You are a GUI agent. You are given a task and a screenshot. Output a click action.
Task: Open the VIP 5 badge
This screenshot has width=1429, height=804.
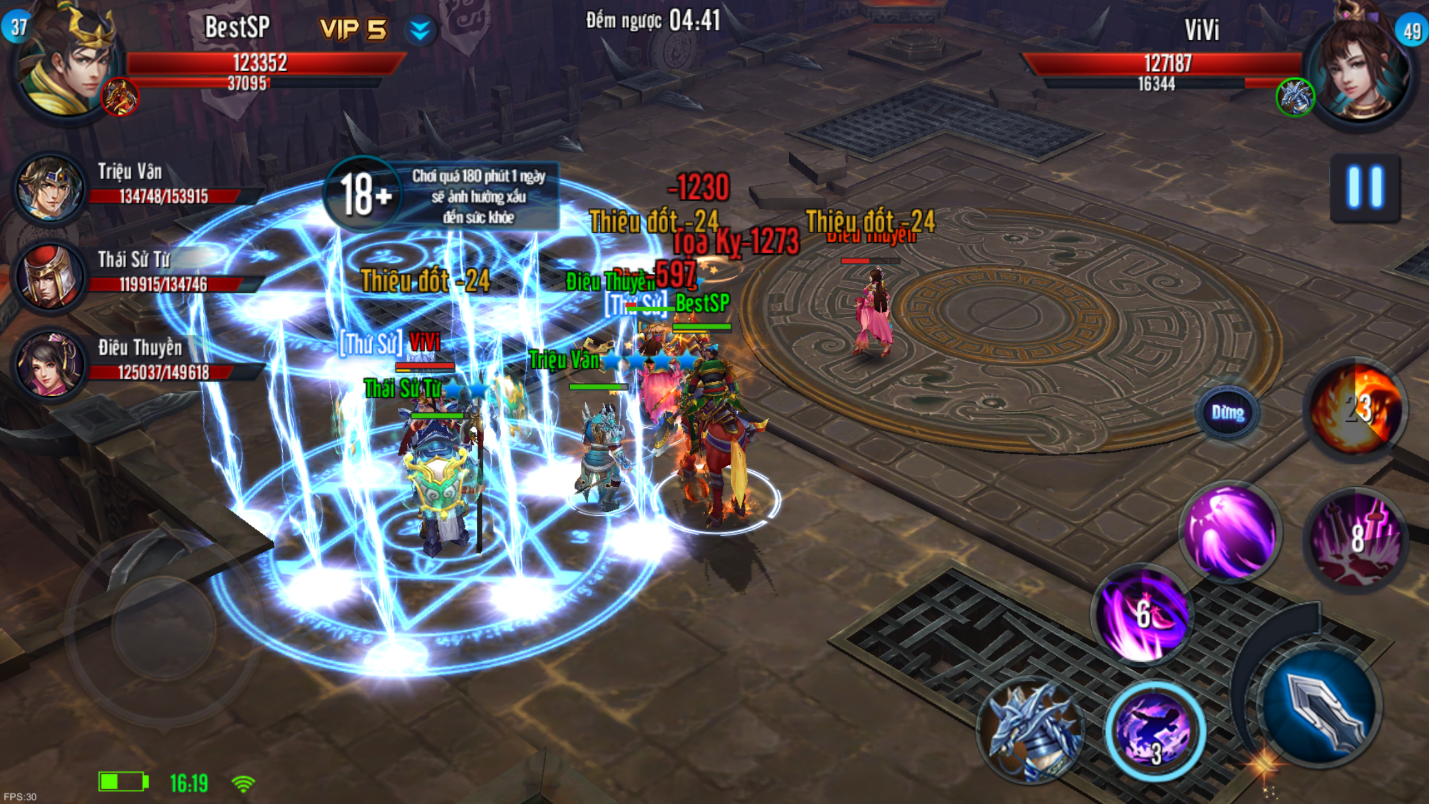[353, 30]
